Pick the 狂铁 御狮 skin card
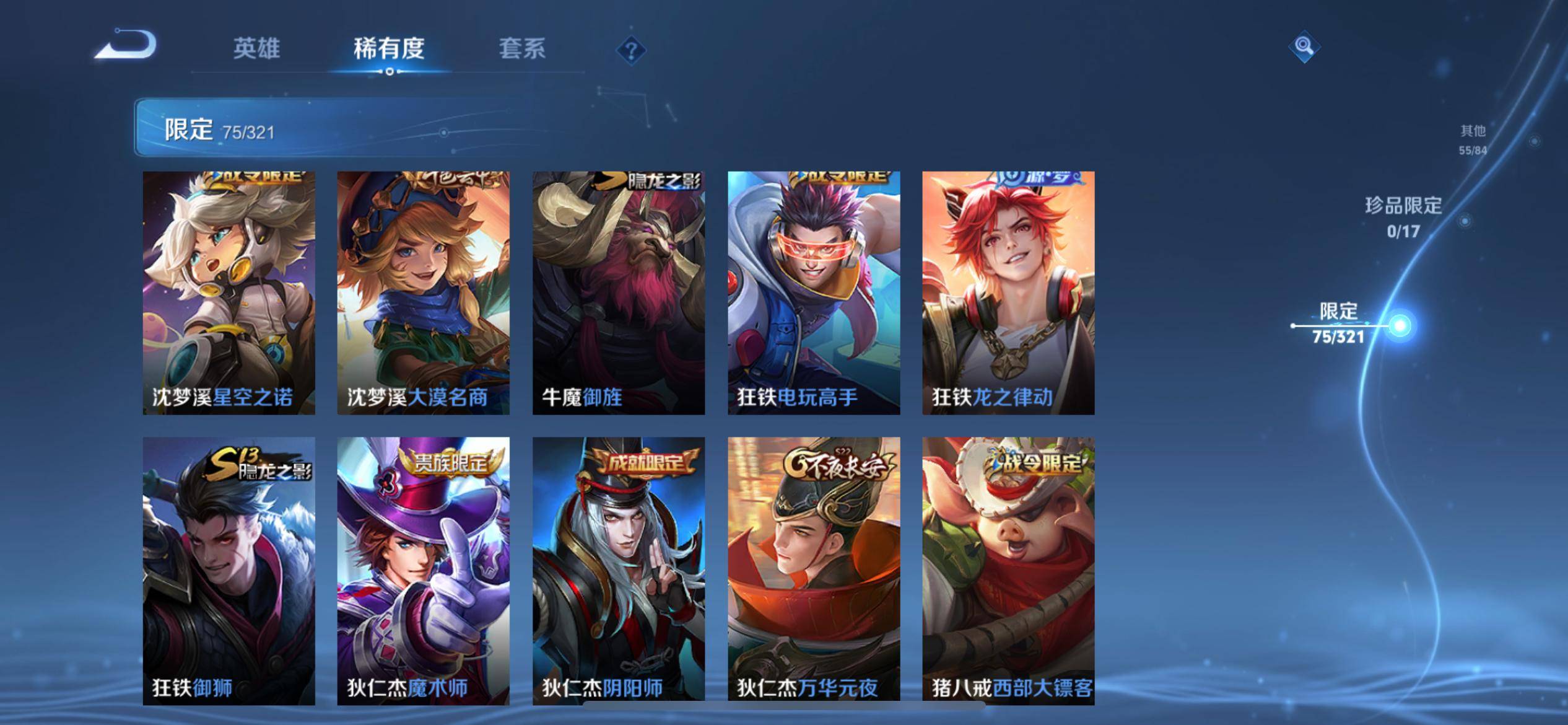1568x725 pixels. click(x=229, y=570)
